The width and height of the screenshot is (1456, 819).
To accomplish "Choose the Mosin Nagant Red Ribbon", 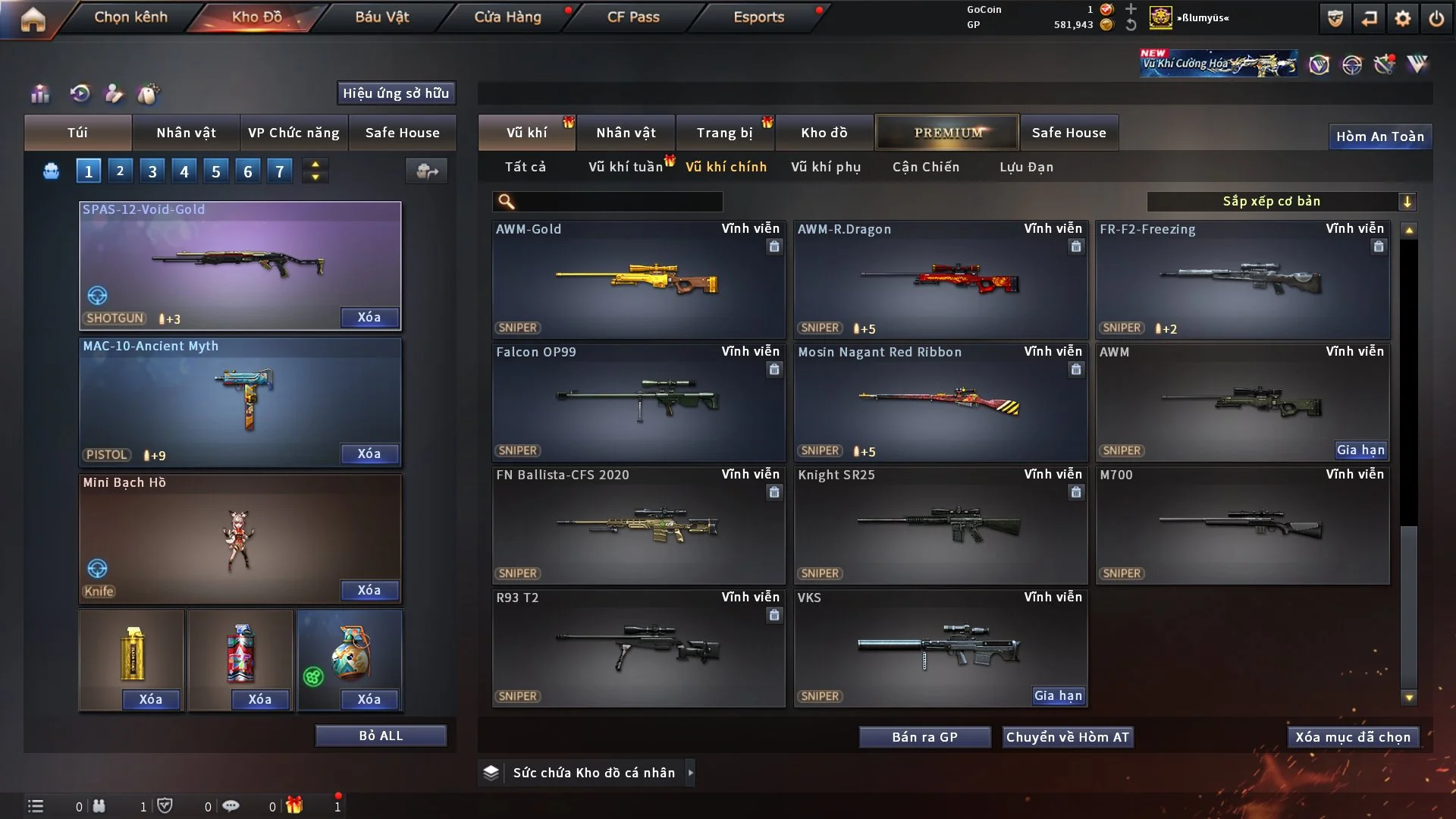I will pos(940,402).
